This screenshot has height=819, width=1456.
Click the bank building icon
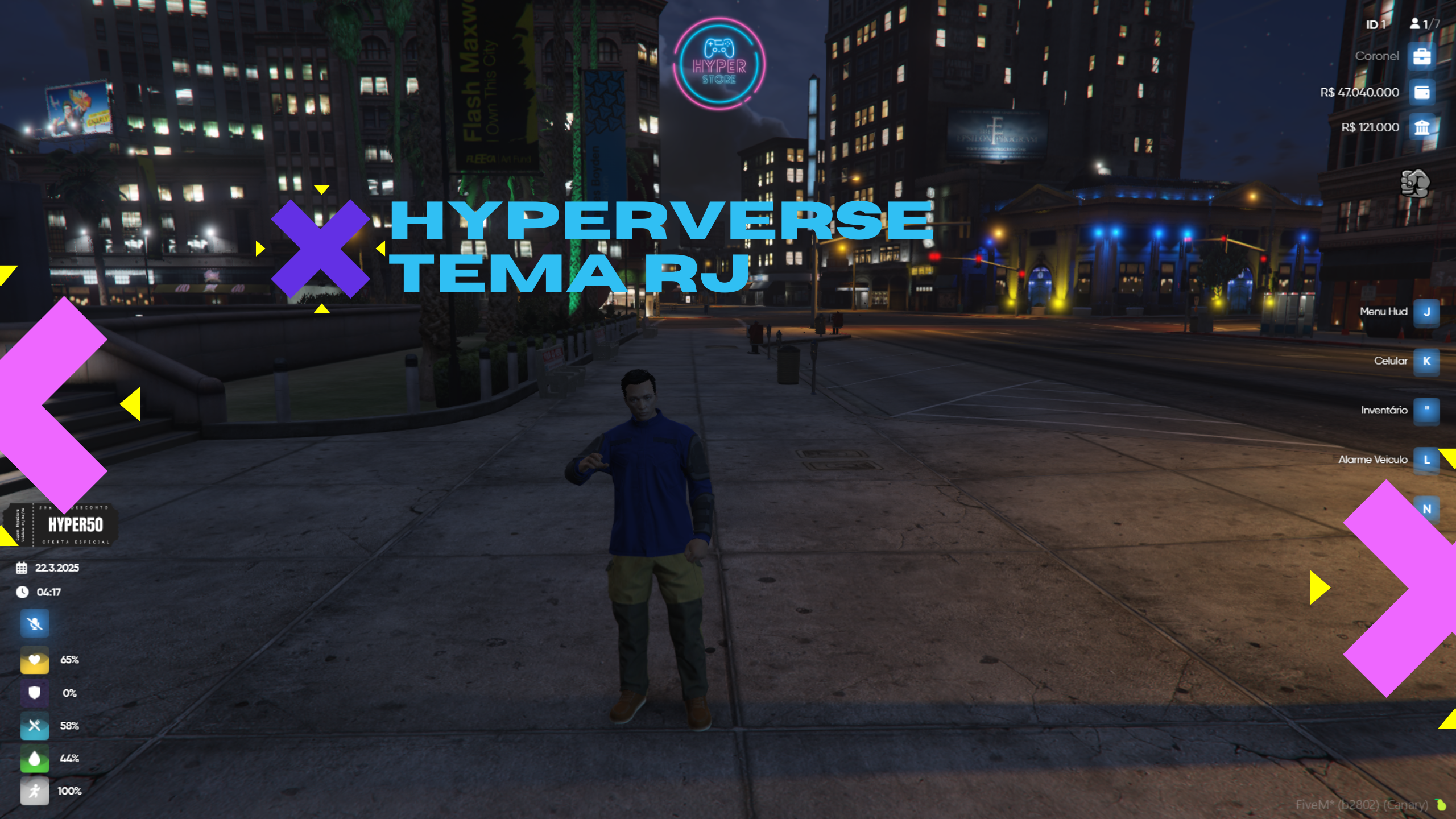tap(1421, 127)
